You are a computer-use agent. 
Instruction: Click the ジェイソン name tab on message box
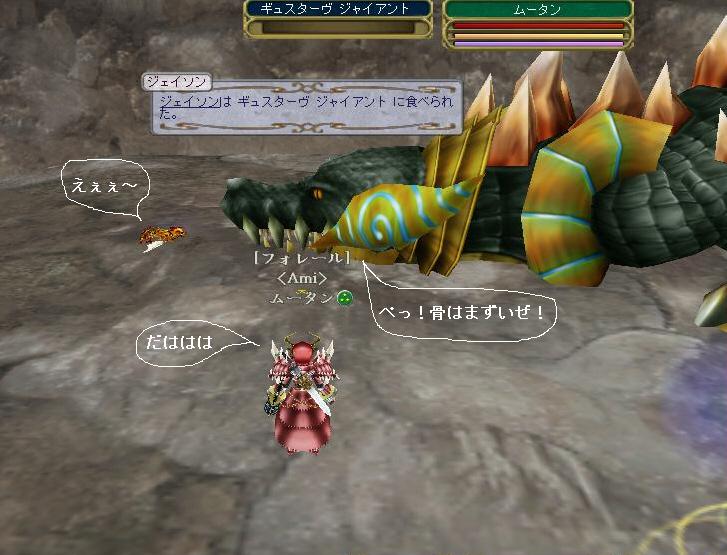click(176, 81)
